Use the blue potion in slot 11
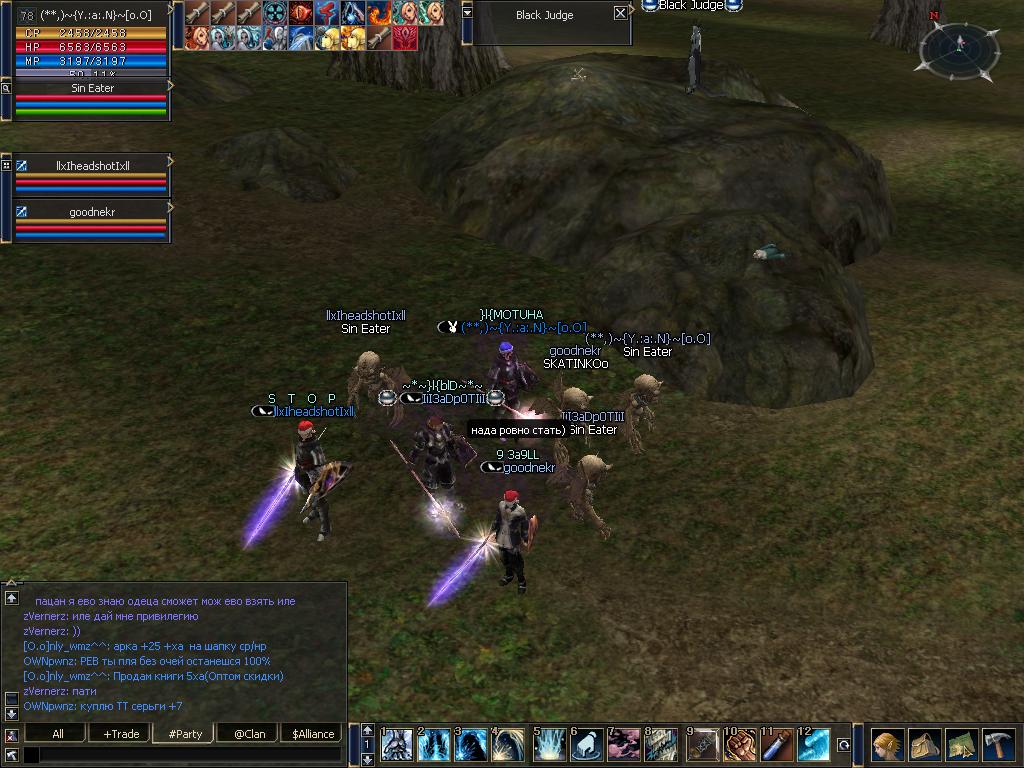 [775, 746]
